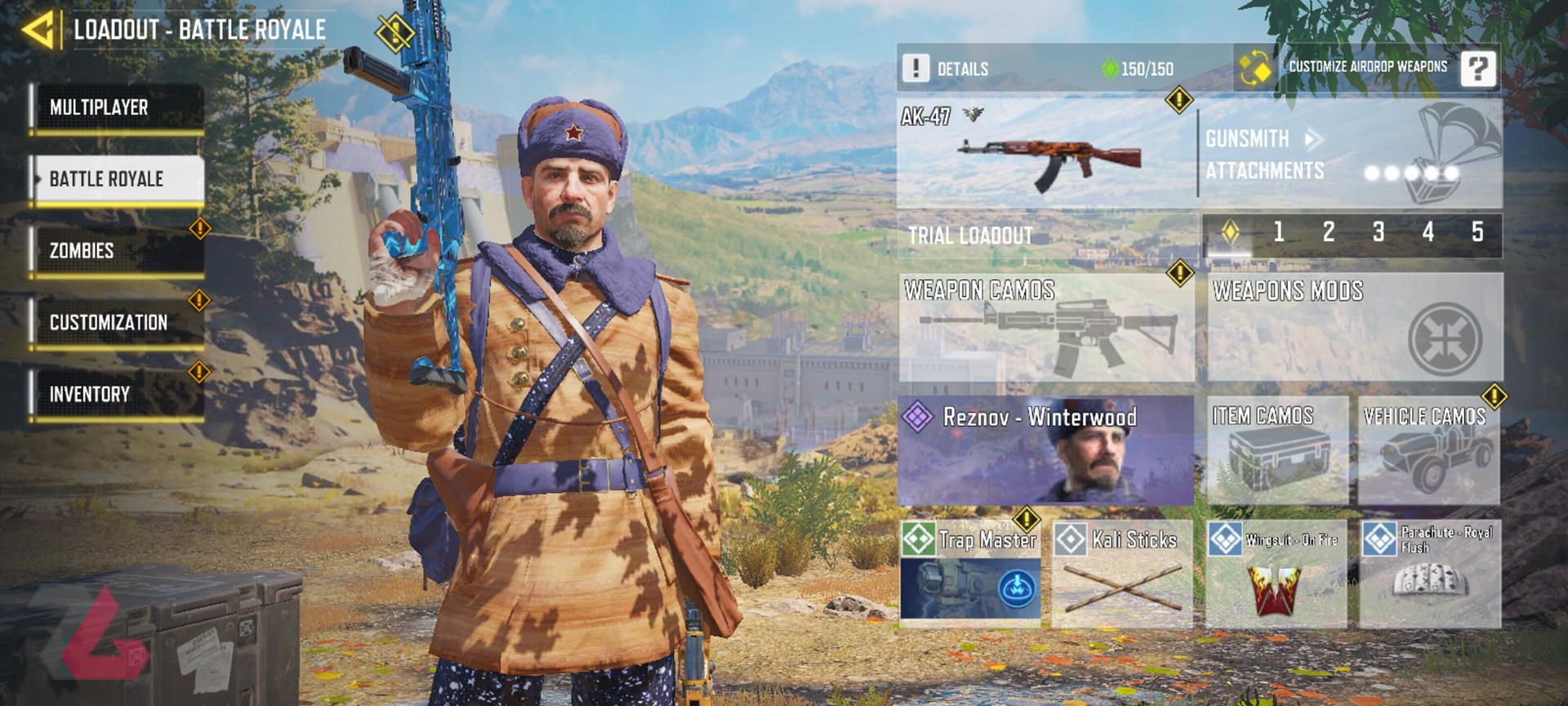This screenshot has width=1568, height=706.
Task: Click the question mark help button
Action: pos(1478,69)
